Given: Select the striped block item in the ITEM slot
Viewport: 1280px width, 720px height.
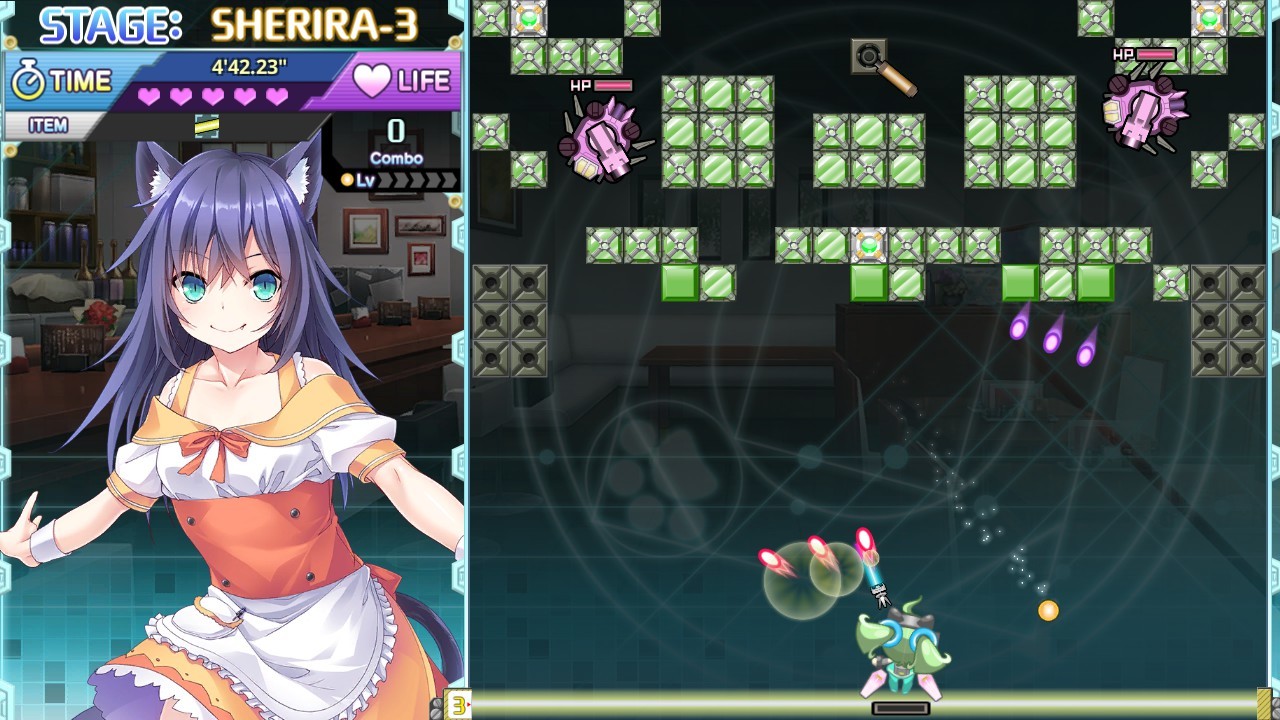Looking at the screenshot, I should tap(208, 125).
